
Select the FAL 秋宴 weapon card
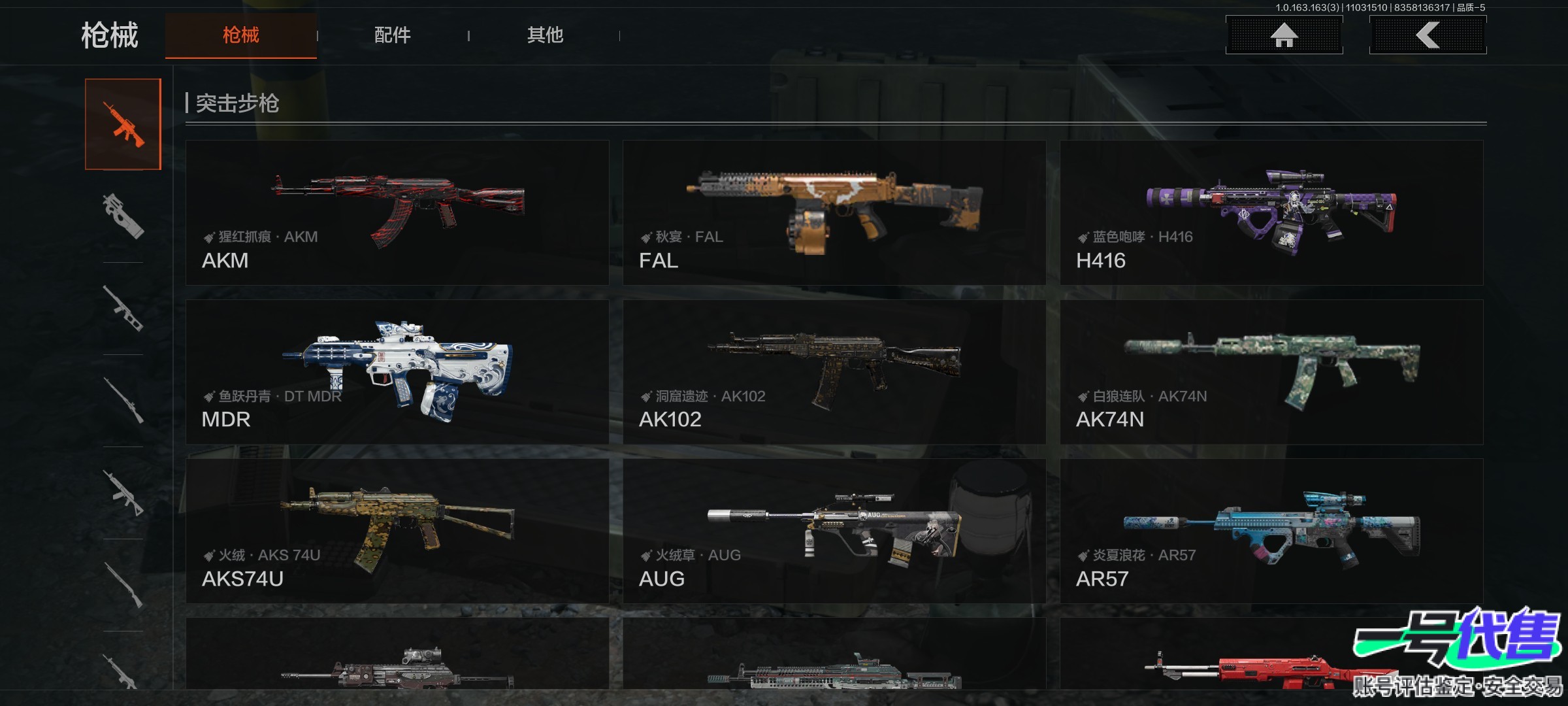tap(834, 212)
